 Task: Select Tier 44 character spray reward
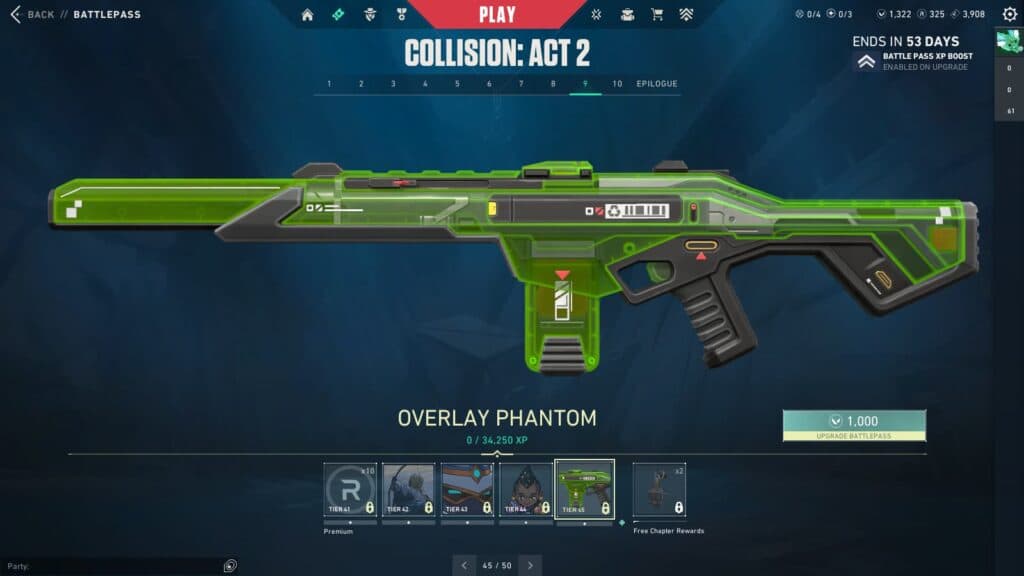click(x=526, y=489)
